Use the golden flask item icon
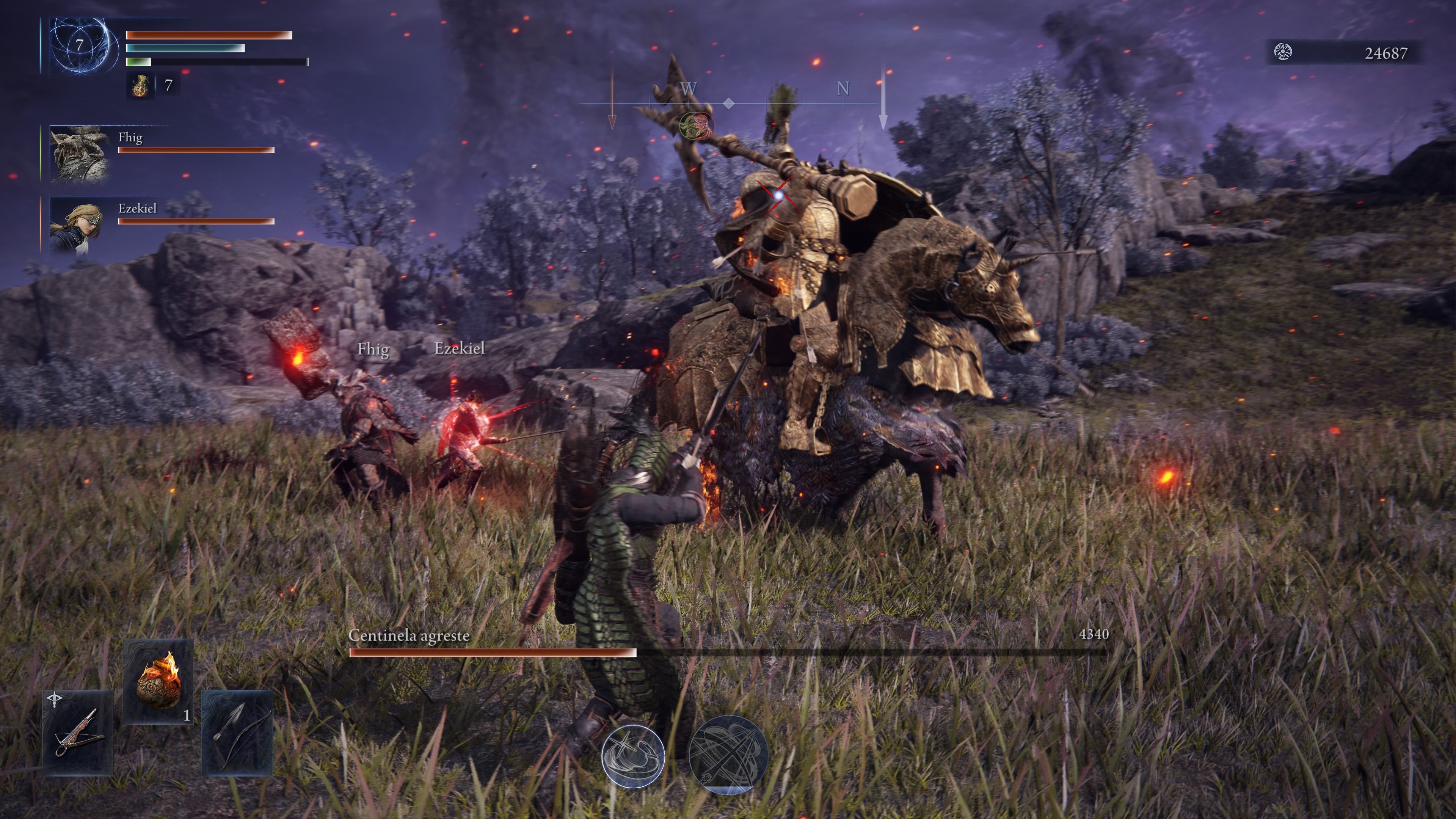The image size is (1456, 819). 140,86
